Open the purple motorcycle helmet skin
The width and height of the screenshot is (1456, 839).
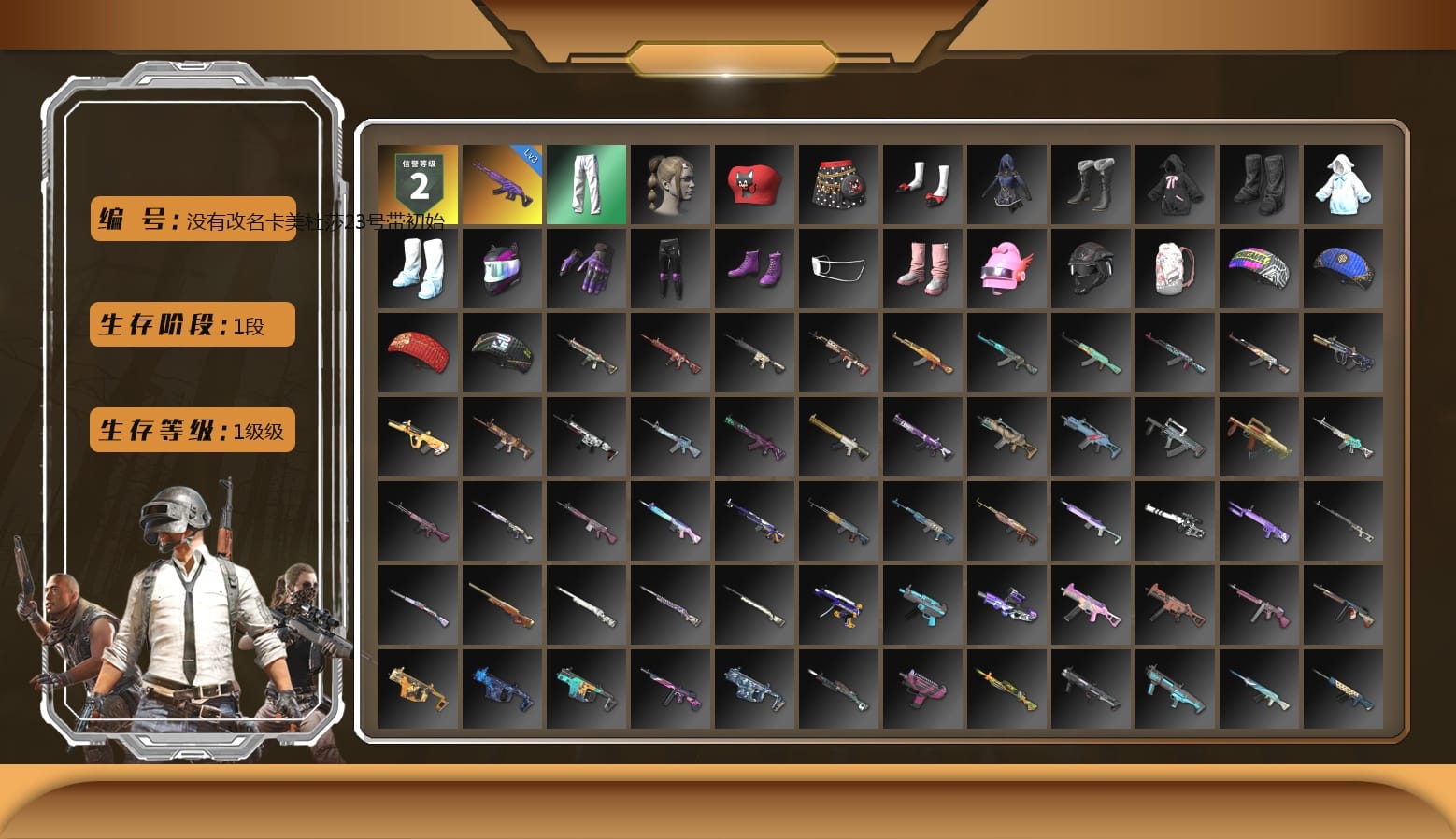pyautogui.click(x=503, y=268)
